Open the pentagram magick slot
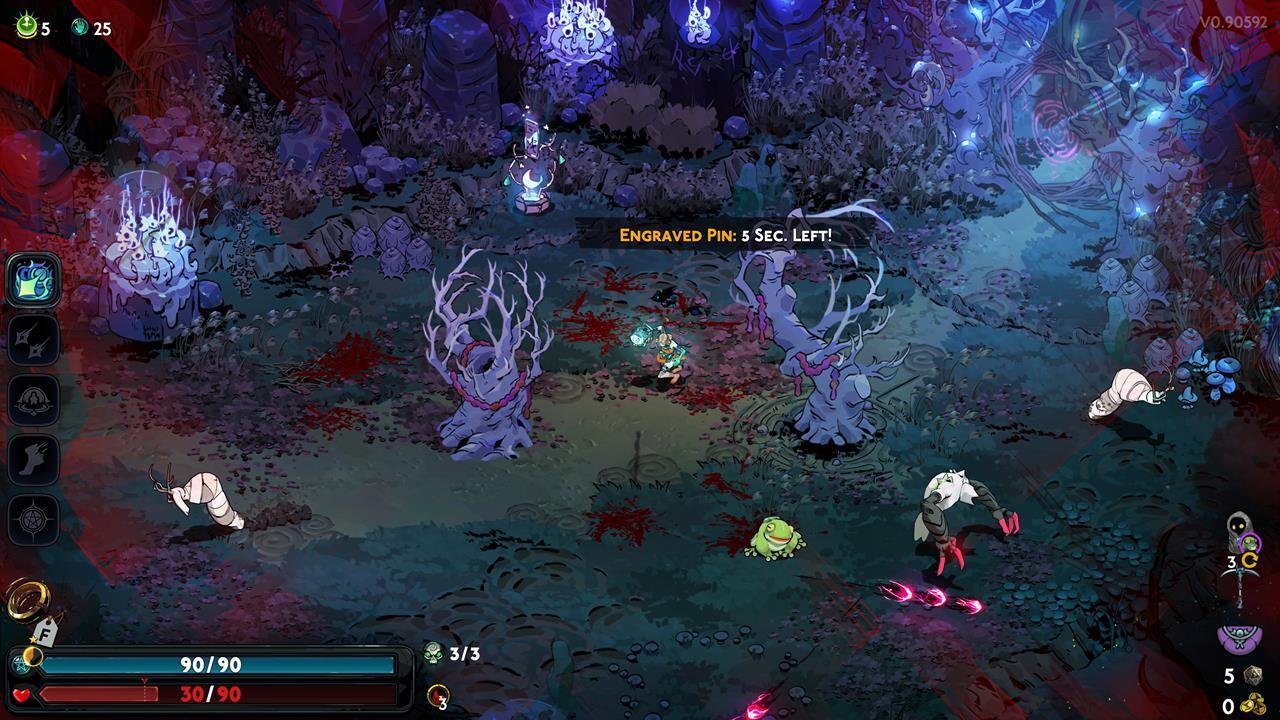The height and width of the screenshot is (720, 1280). tap(34, 520)
